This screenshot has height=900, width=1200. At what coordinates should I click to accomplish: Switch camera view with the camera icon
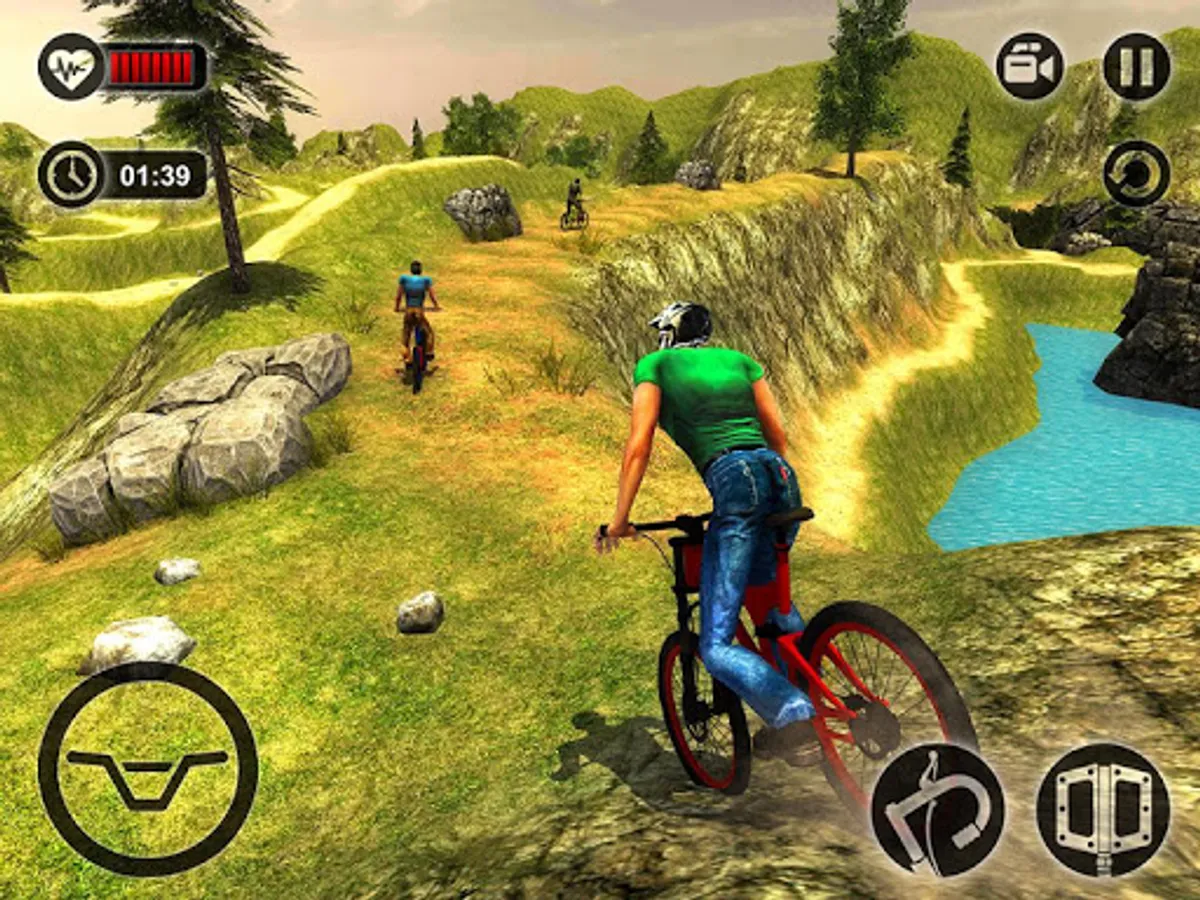point(1029,67)
